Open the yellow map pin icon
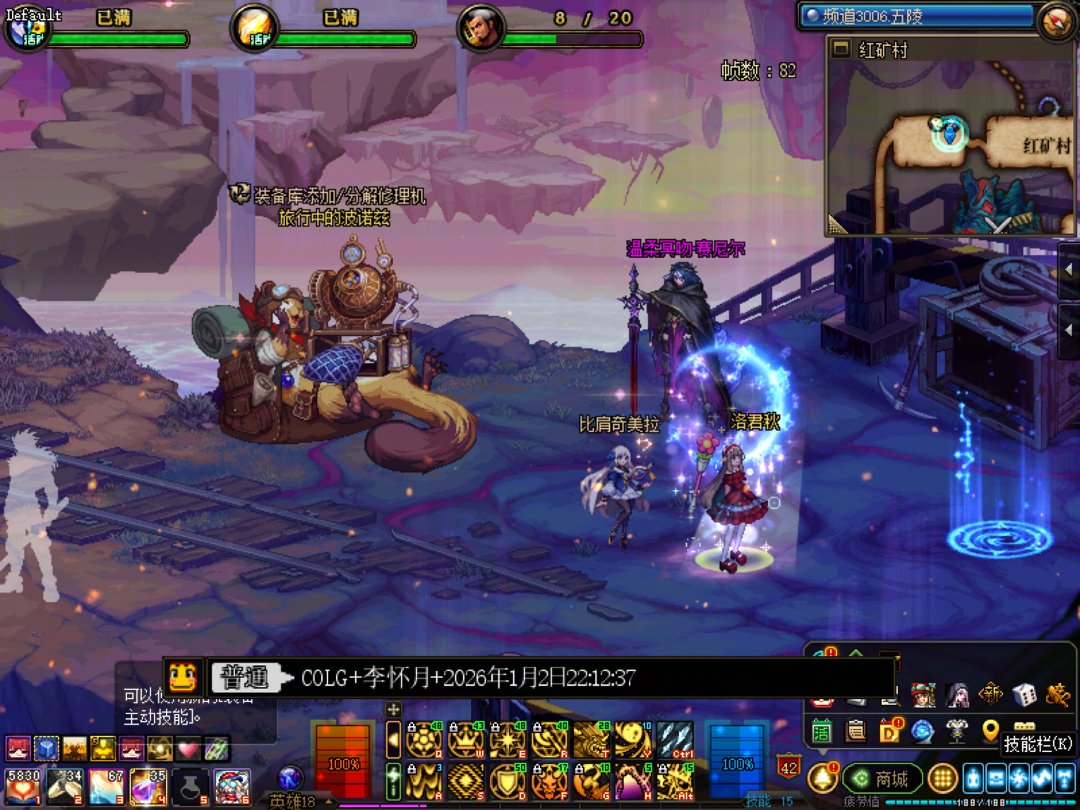 [991, 730]
